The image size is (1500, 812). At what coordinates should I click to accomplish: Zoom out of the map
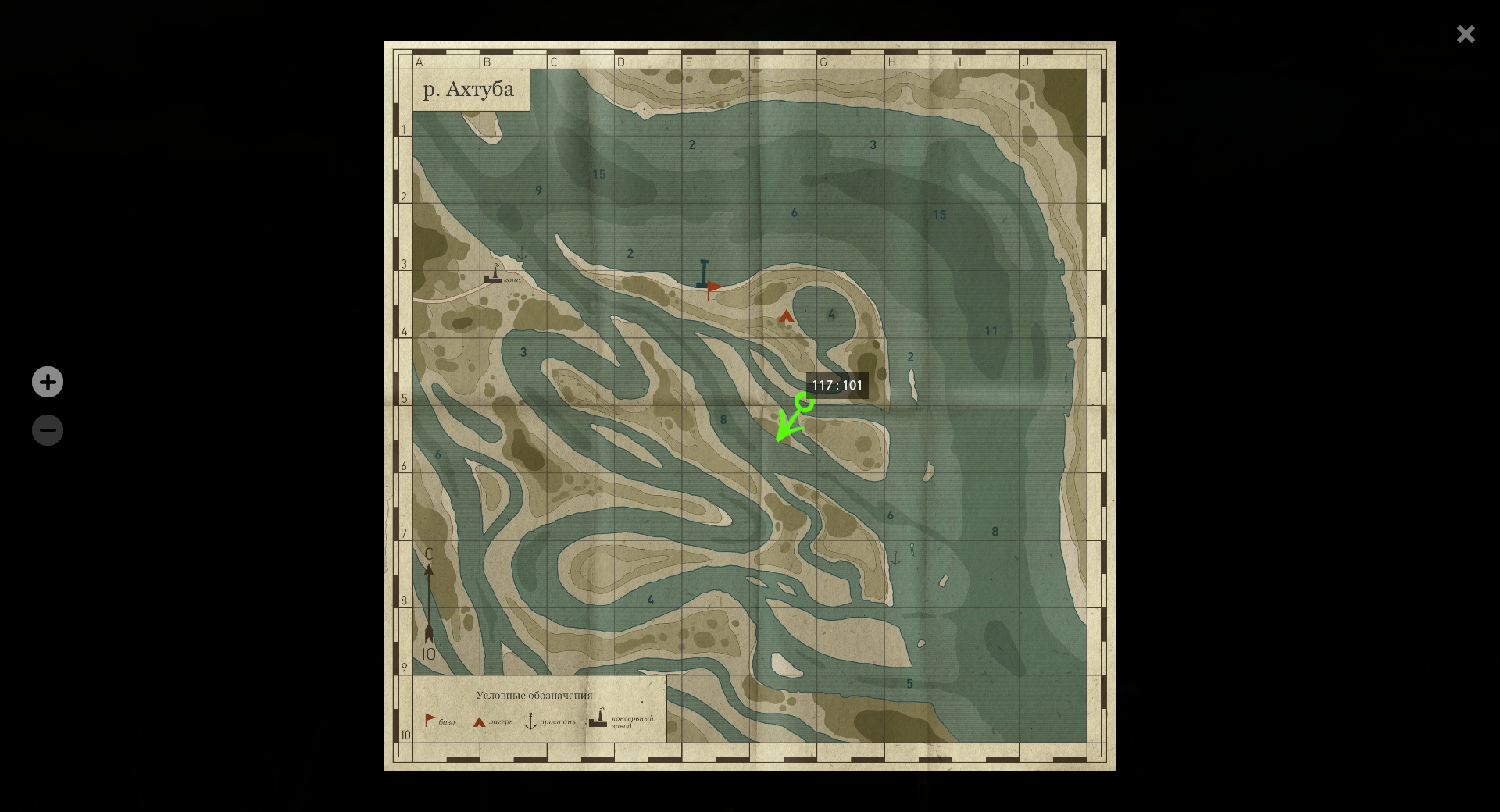pos(48,430)
